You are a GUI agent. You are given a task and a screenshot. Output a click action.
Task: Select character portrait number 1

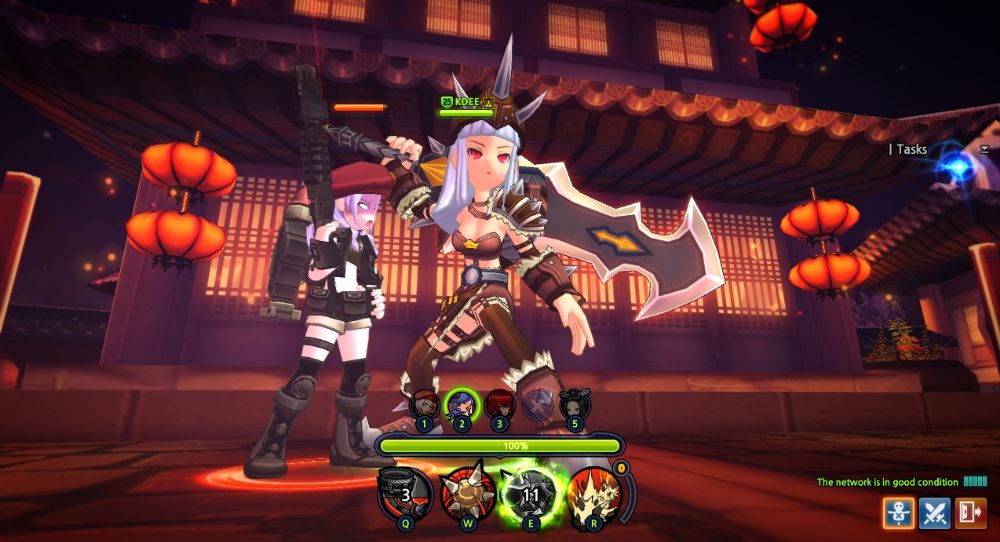[424, 405]
